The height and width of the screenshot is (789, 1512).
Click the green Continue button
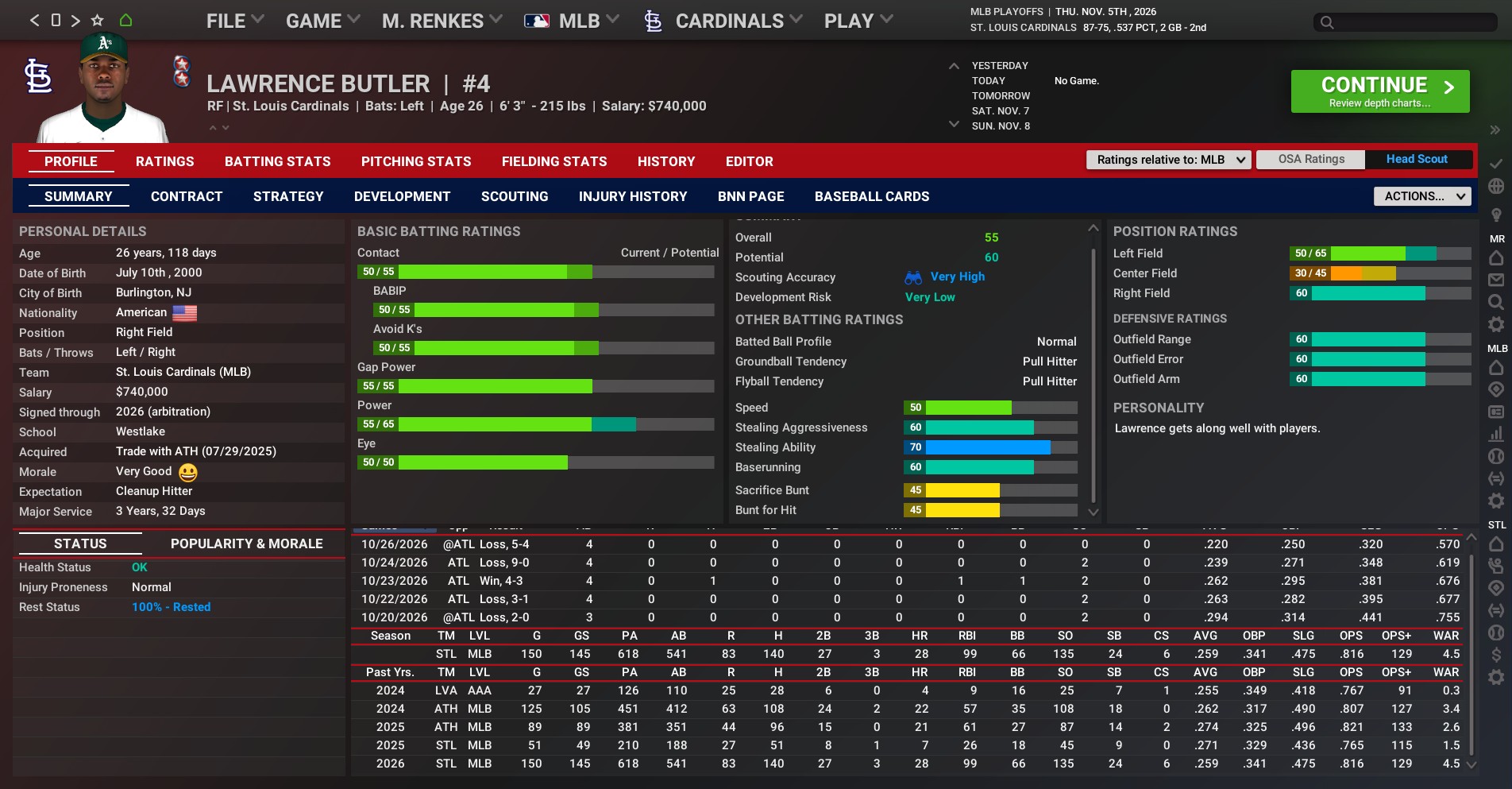tap(1379, 91)
